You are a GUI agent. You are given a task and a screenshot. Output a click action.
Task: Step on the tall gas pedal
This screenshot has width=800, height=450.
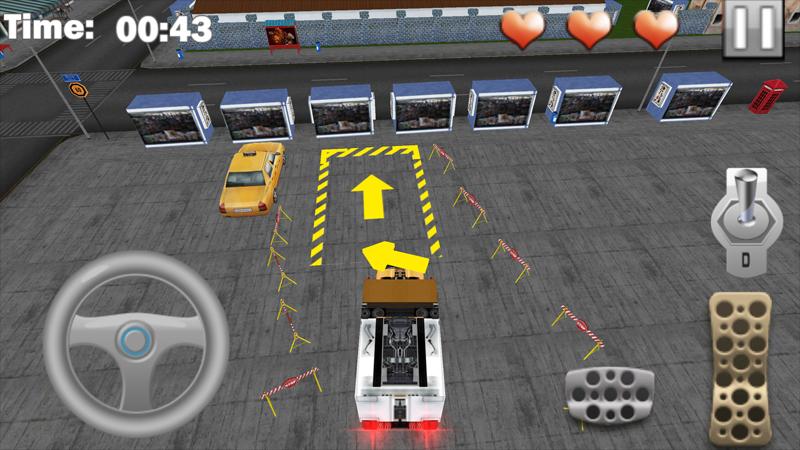click(x=741, y=367)
